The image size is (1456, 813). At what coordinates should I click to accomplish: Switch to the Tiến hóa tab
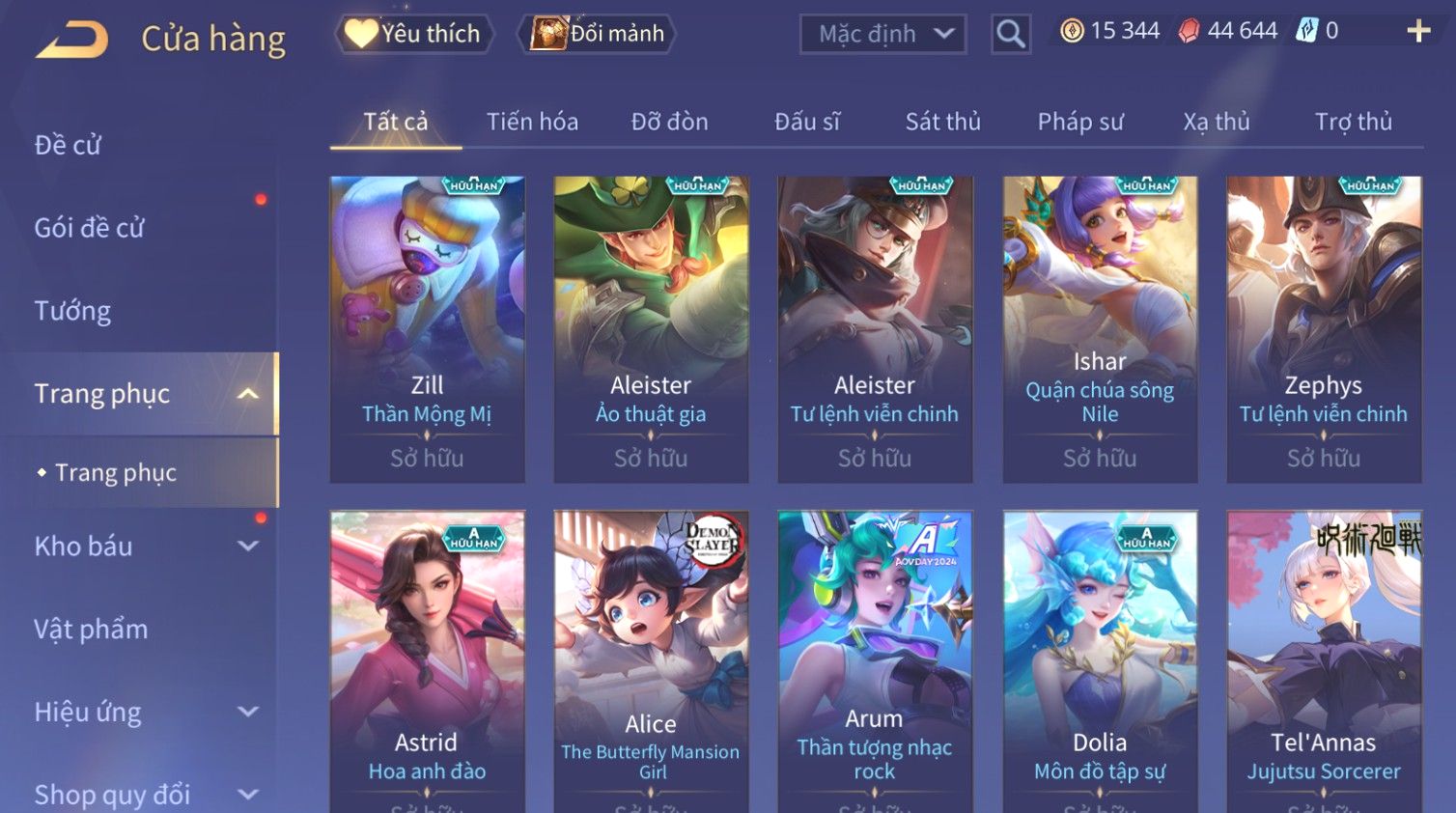(x=532, y=122)
